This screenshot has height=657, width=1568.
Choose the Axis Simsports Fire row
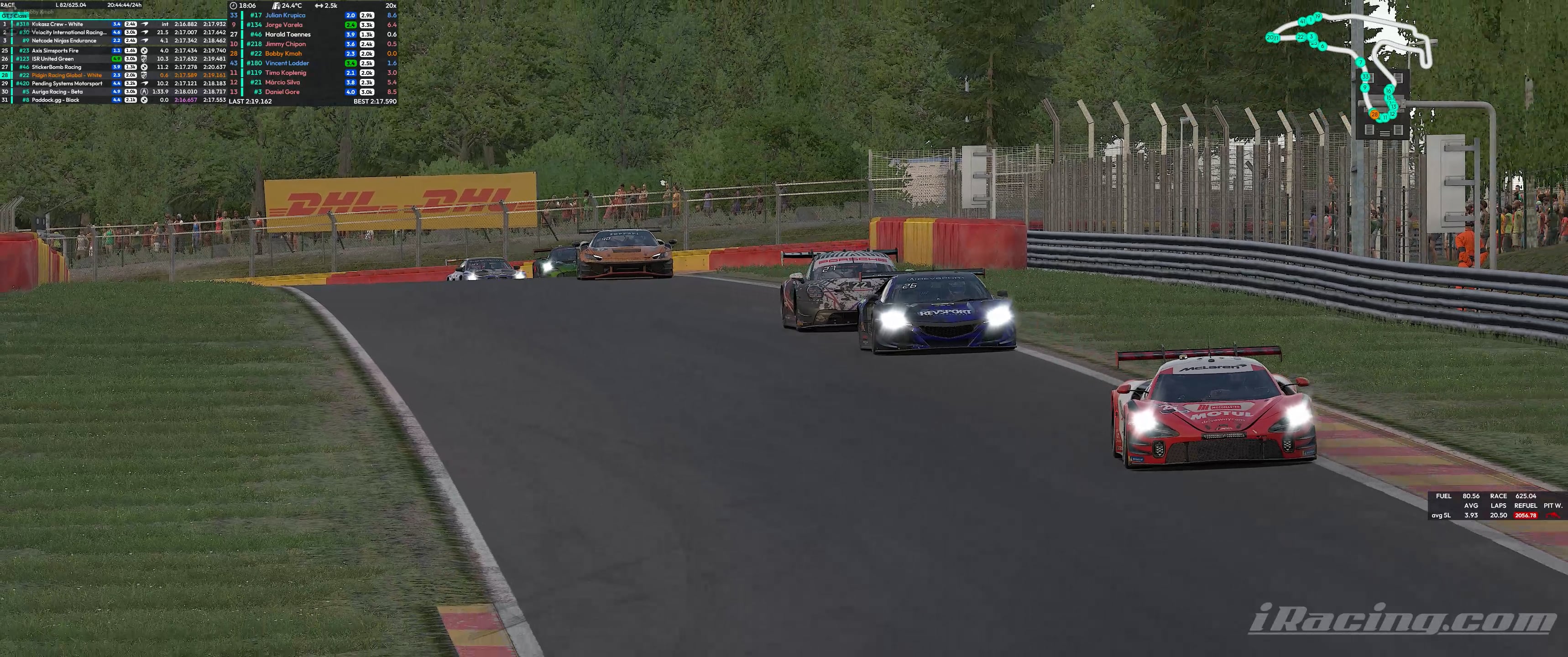click(x=55, y=51)
